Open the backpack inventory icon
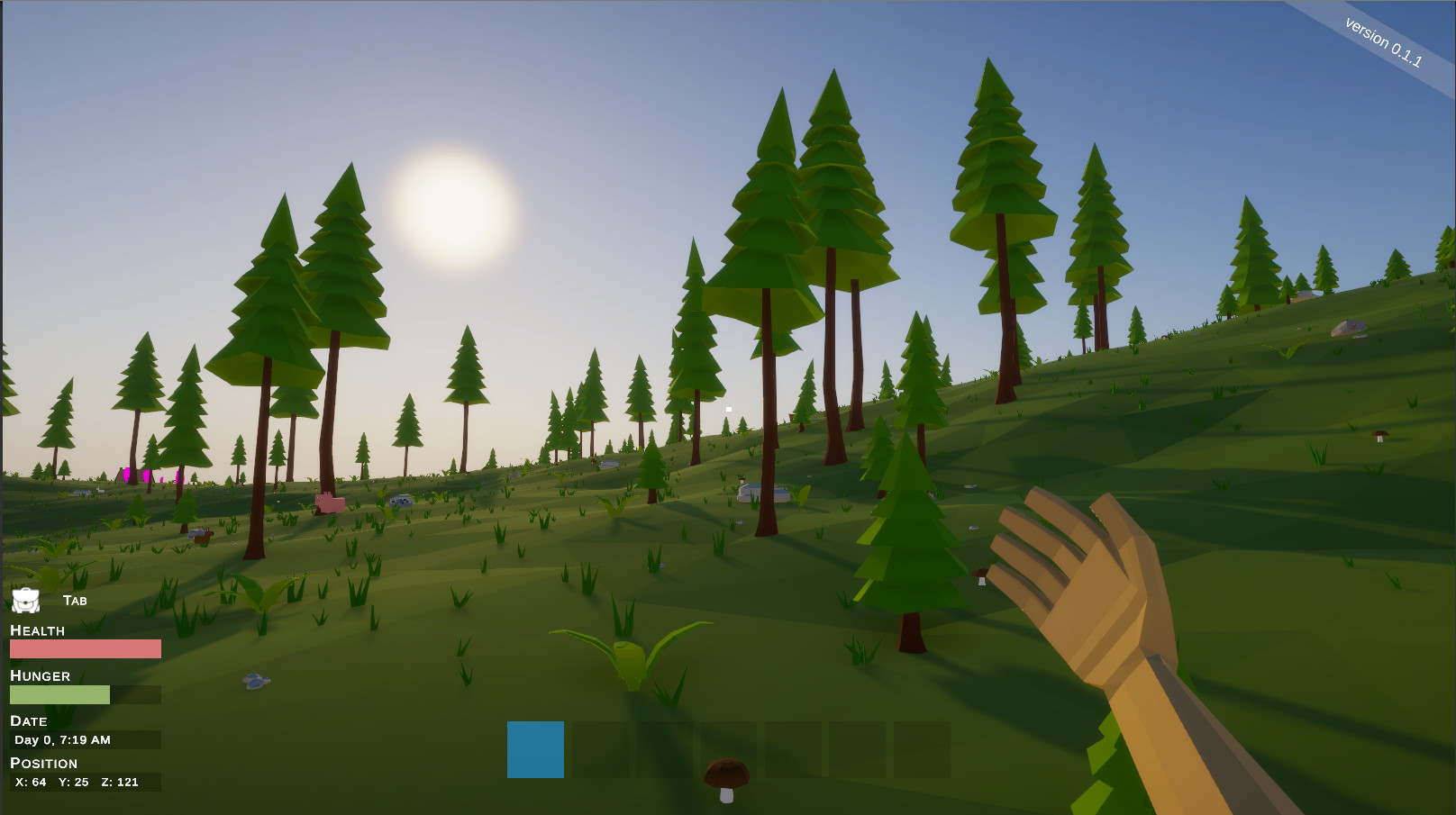This screenshot has height=815, width=1456. pyautogui.click(x=26, y=600)
